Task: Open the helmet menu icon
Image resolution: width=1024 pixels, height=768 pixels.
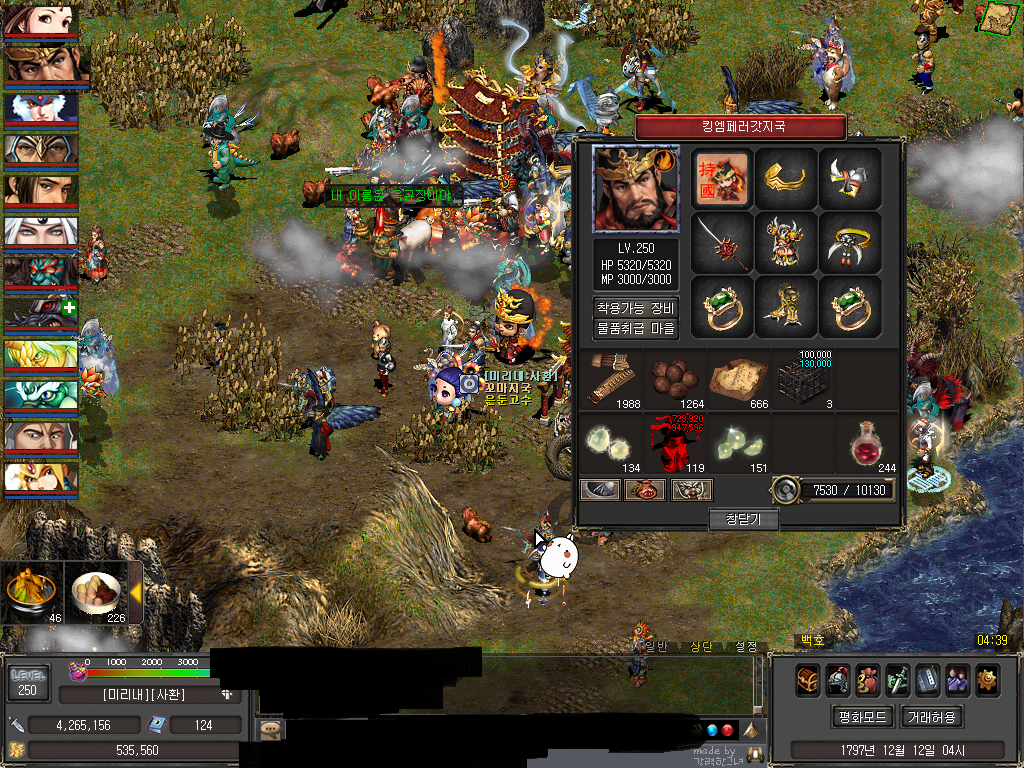Action: point(838,679)
